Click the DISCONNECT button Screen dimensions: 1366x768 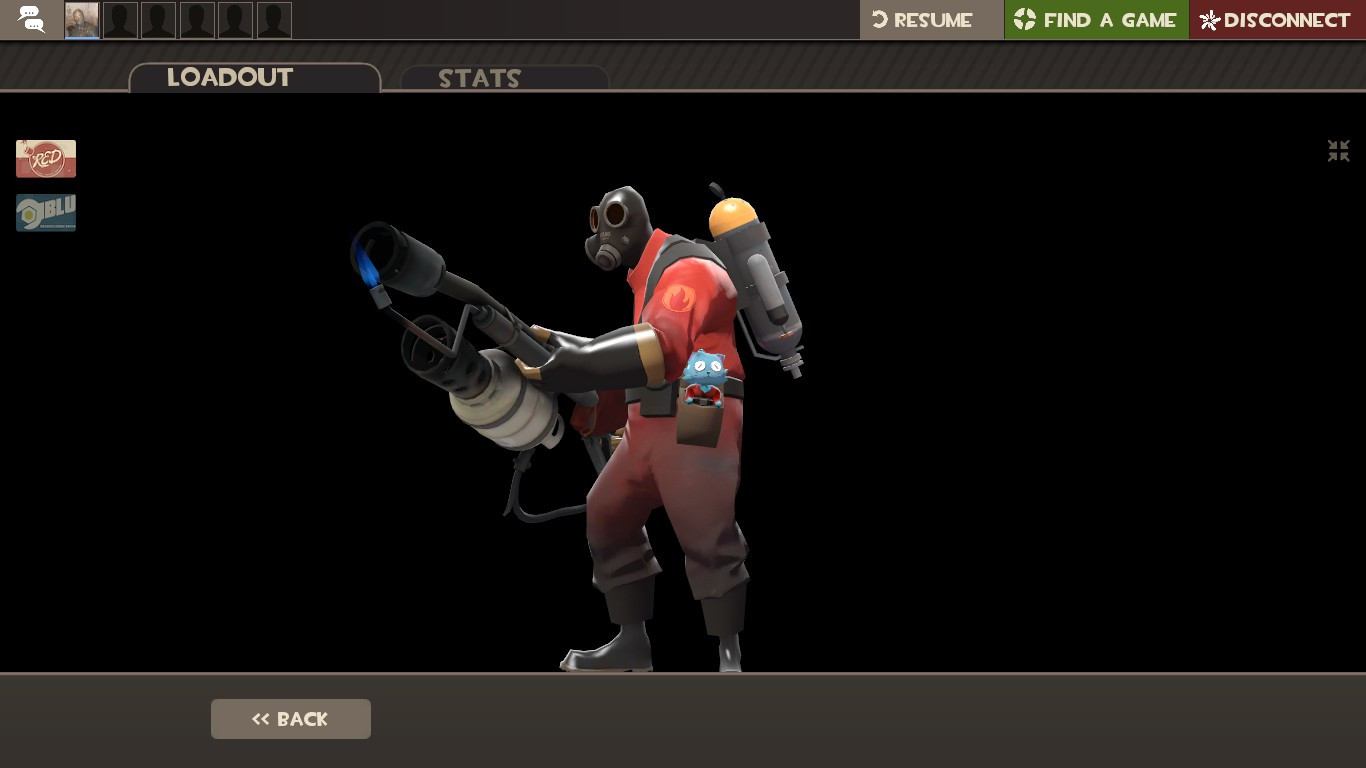[1277, 19]
